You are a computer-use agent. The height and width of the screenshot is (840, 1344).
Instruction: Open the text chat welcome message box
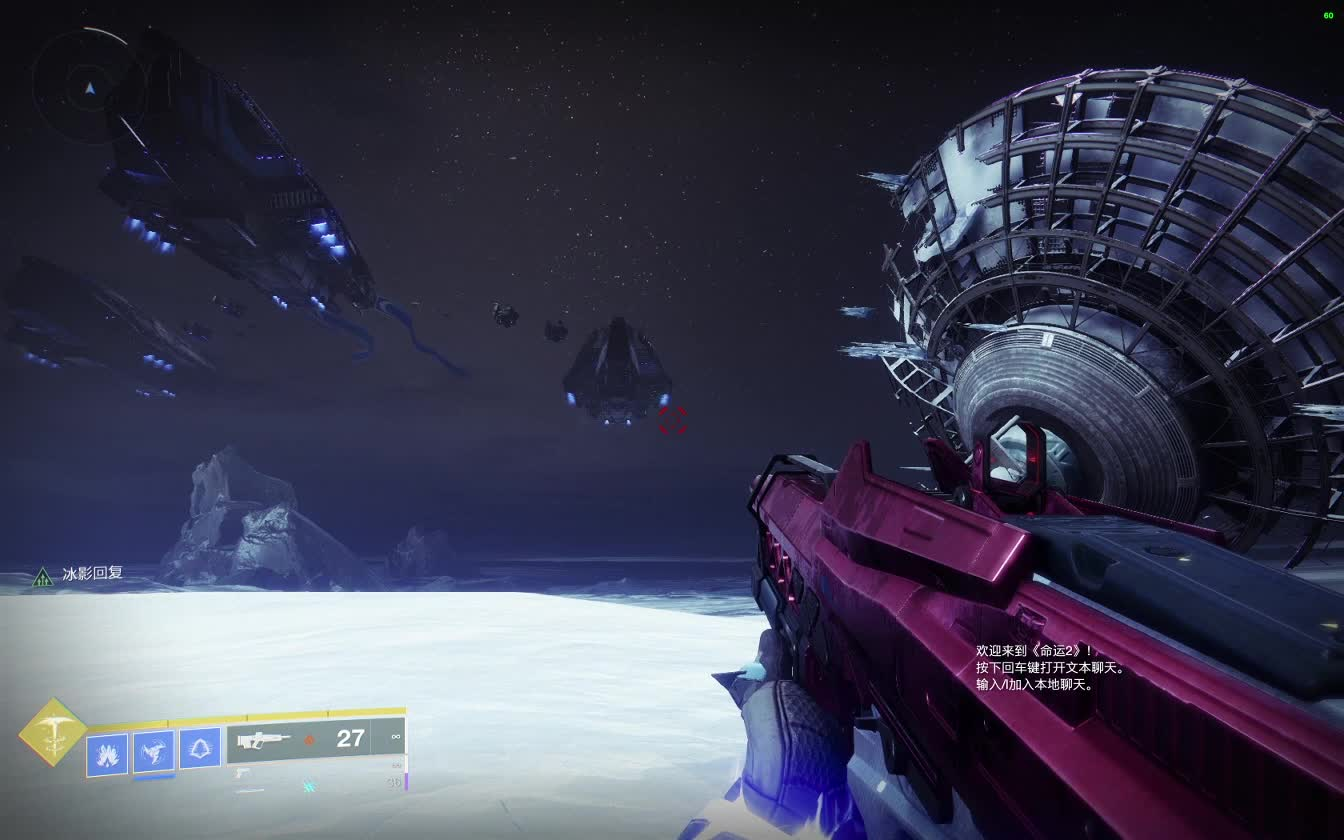(x=1050, y=667)
